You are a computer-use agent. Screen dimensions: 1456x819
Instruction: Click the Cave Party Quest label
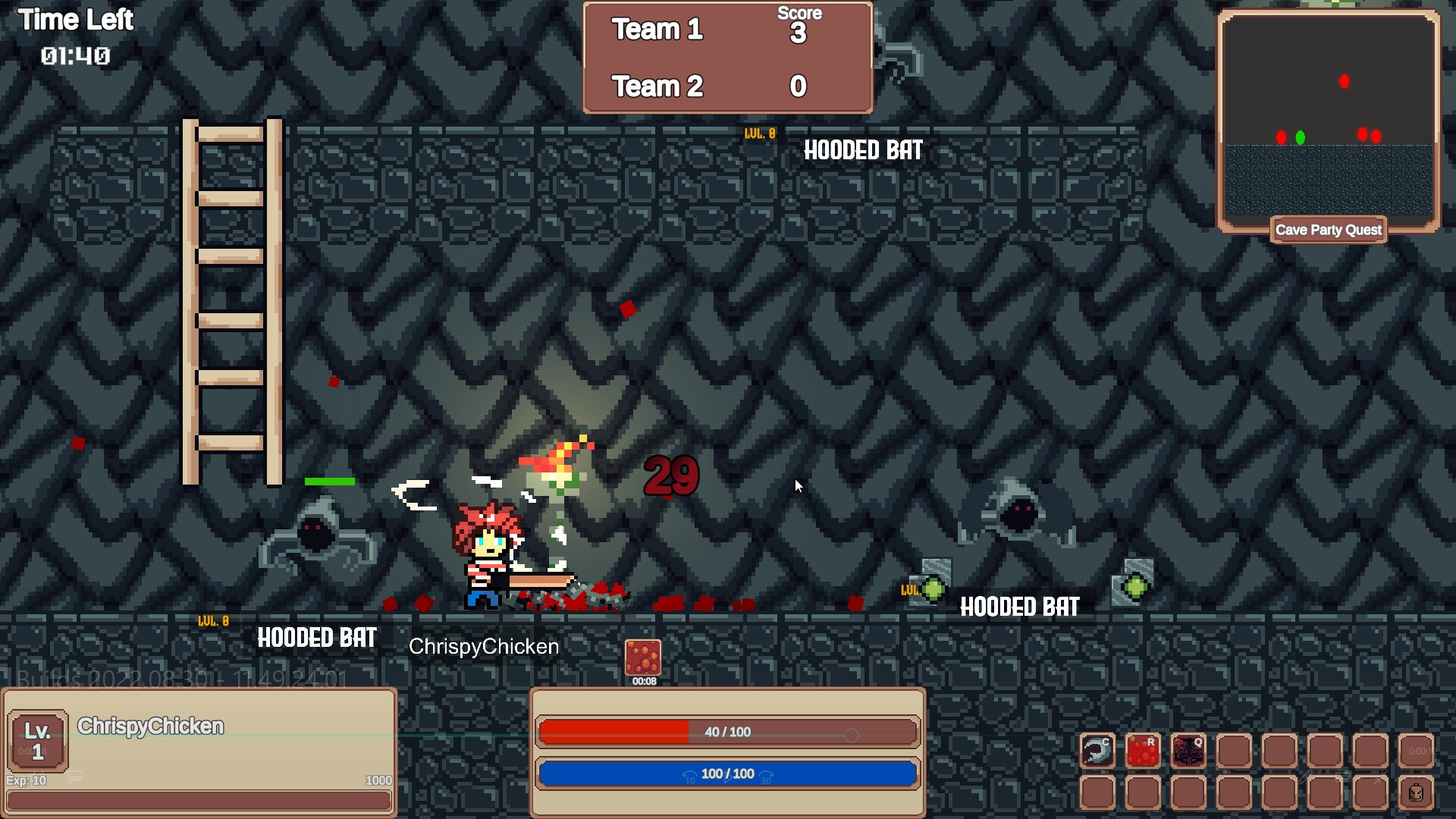[1328, 230]
